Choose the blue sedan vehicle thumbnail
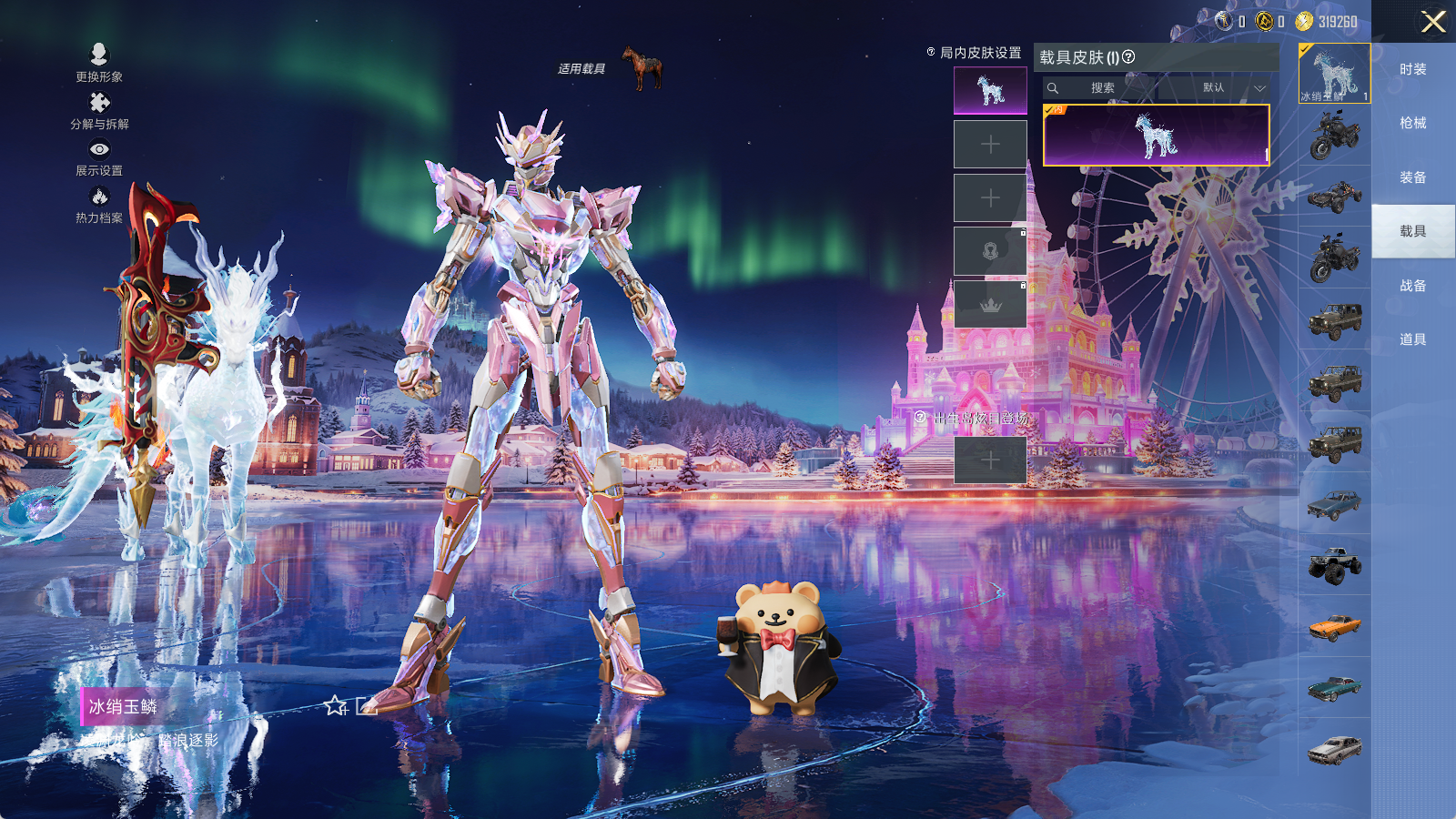Image resolution: width=1456 pixels, height=819 pixels. tap(1334, 503)
